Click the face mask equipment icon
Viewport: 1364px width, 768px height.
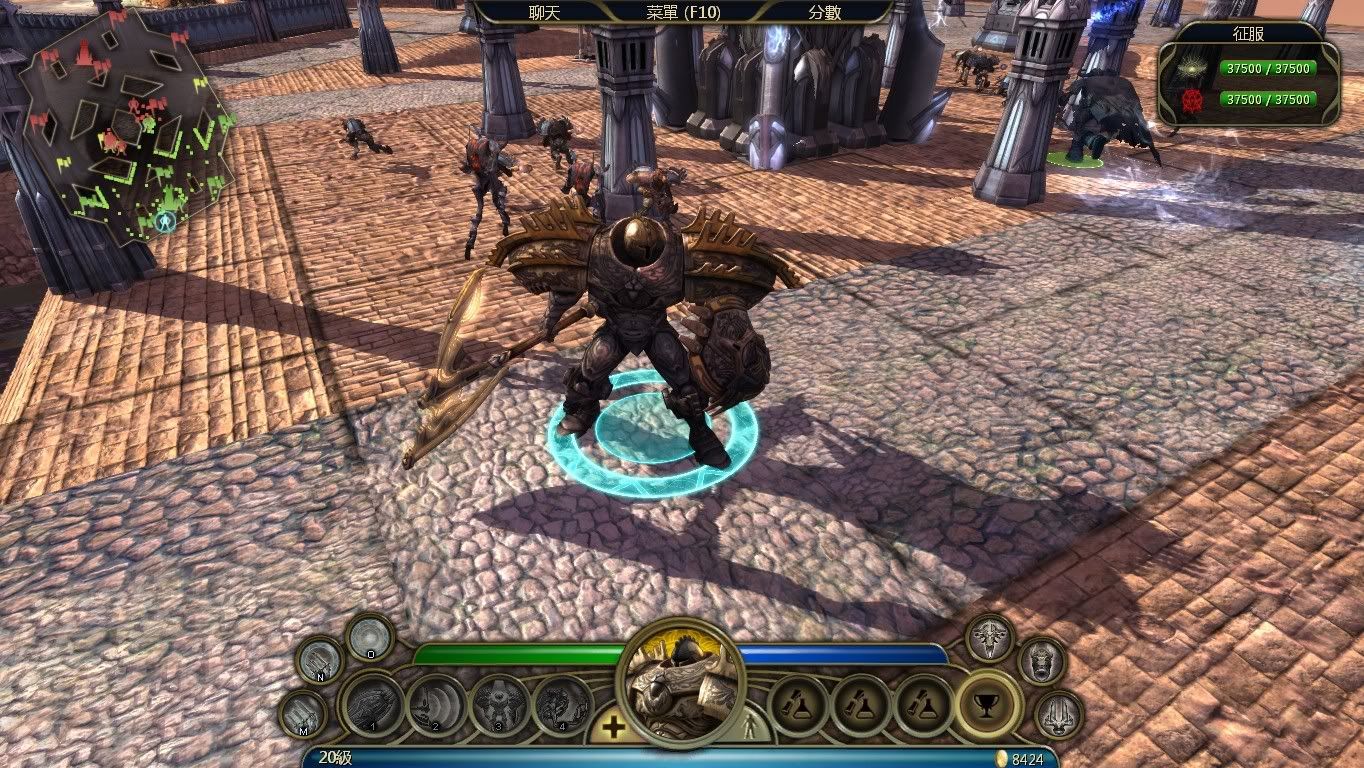click(1041, 661)
